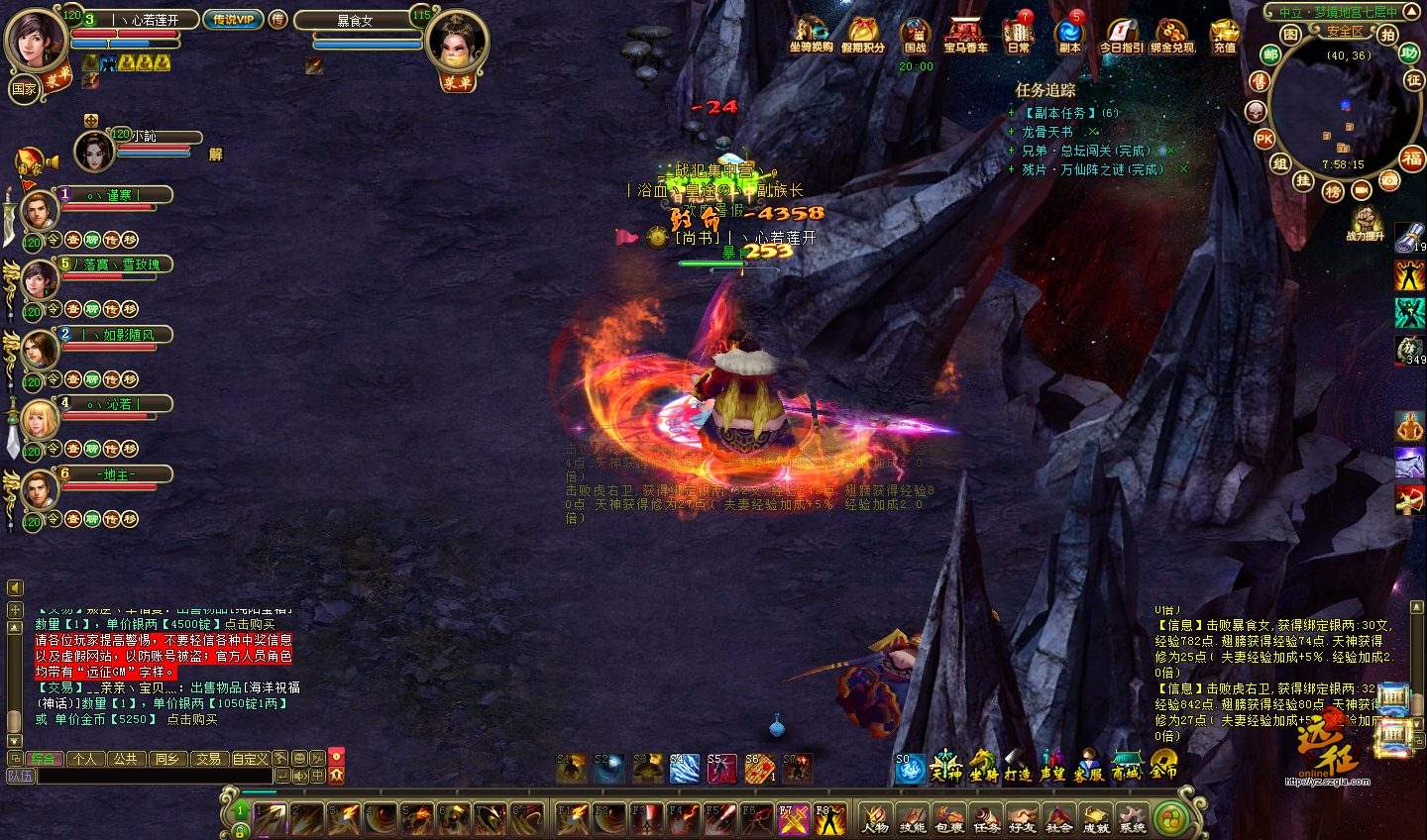Viewport: 1427px width, 840px height.
Task: Open the 副本 dungeon menu
Action: point(1070,34)
